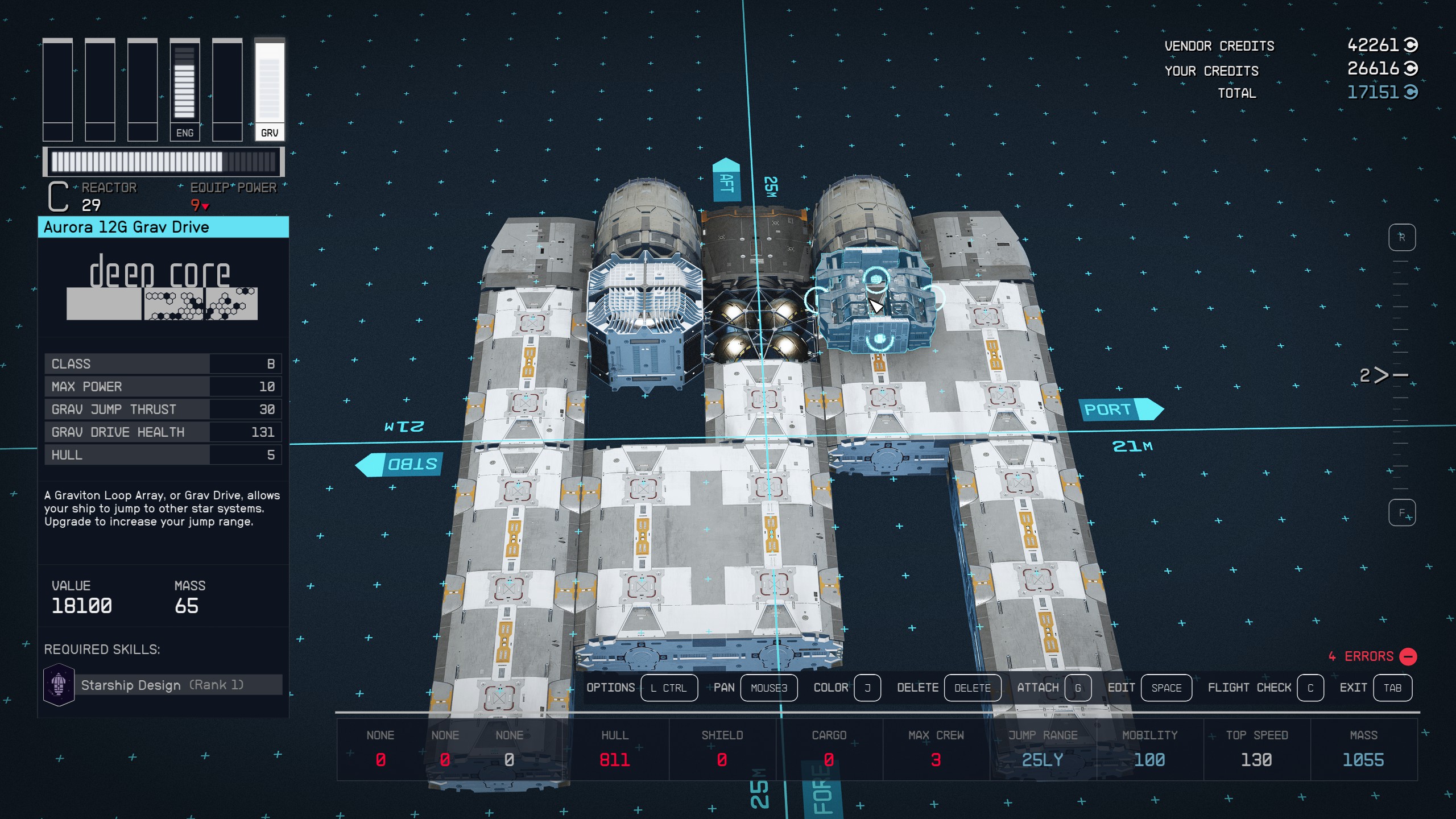Screen dimensions: 1456x819
Task: Move down a floor with F button
Action: tap(1401, 513)
